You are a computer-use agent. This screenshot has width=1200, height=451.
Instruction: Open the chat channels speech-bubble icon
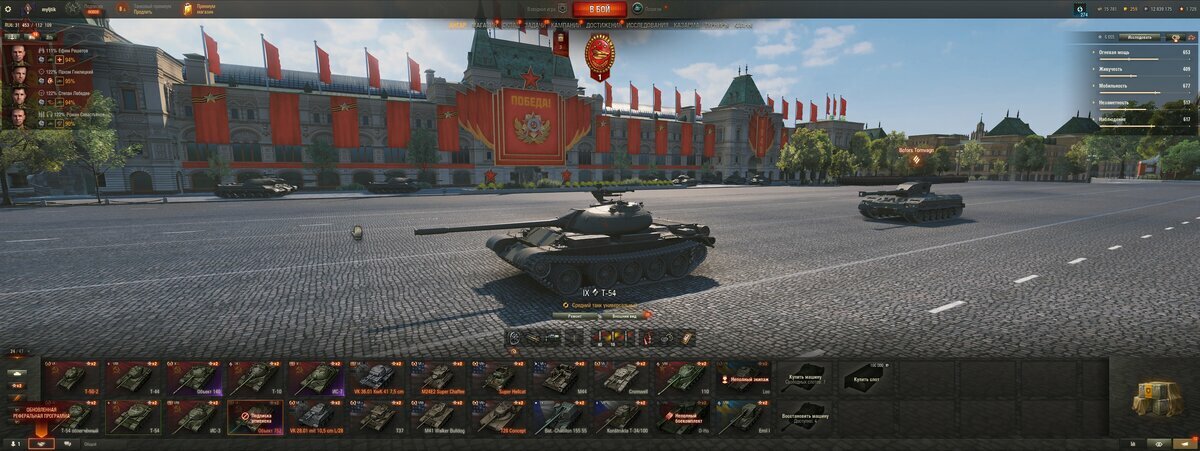click(x=68, y=443)
